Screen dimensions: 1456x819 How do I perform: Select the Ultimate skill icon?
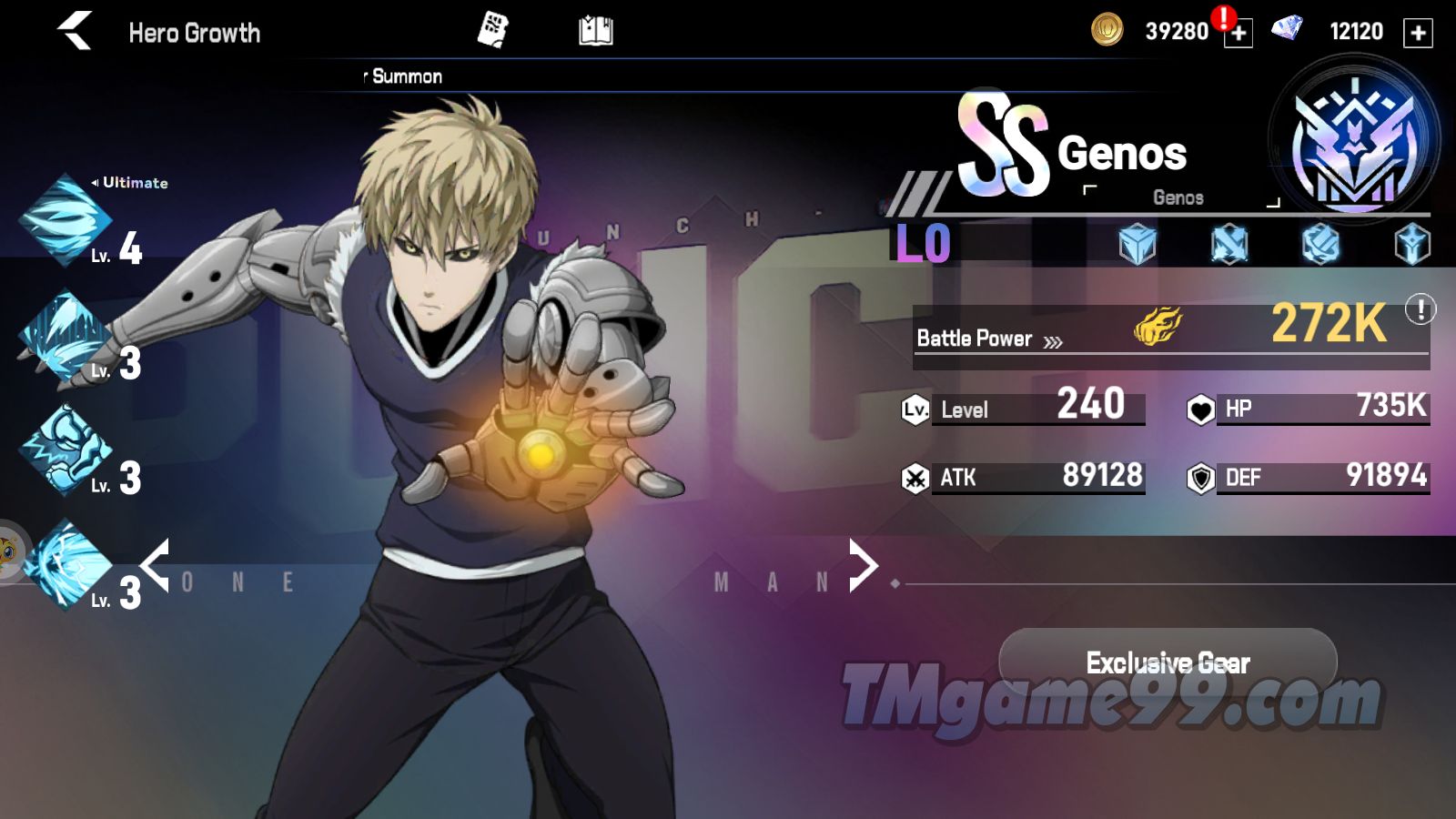tap(66, 220)
